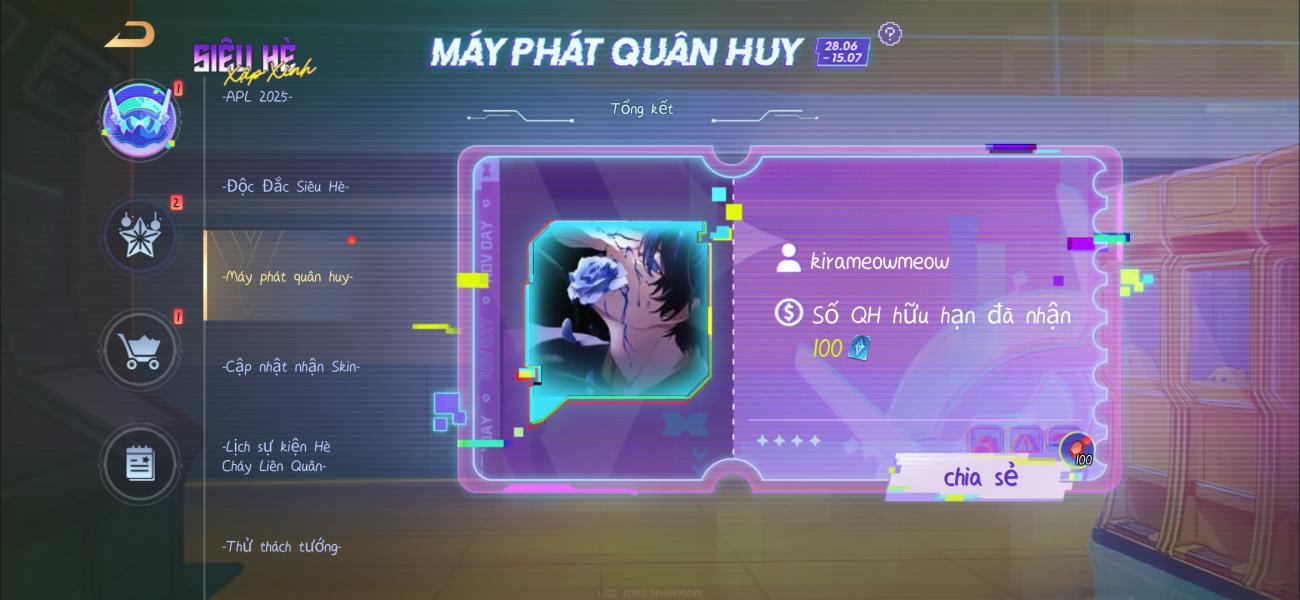Show Lịch sự kiện Hè Cháy Liên Quân
1300x600 pixels.
277,456
